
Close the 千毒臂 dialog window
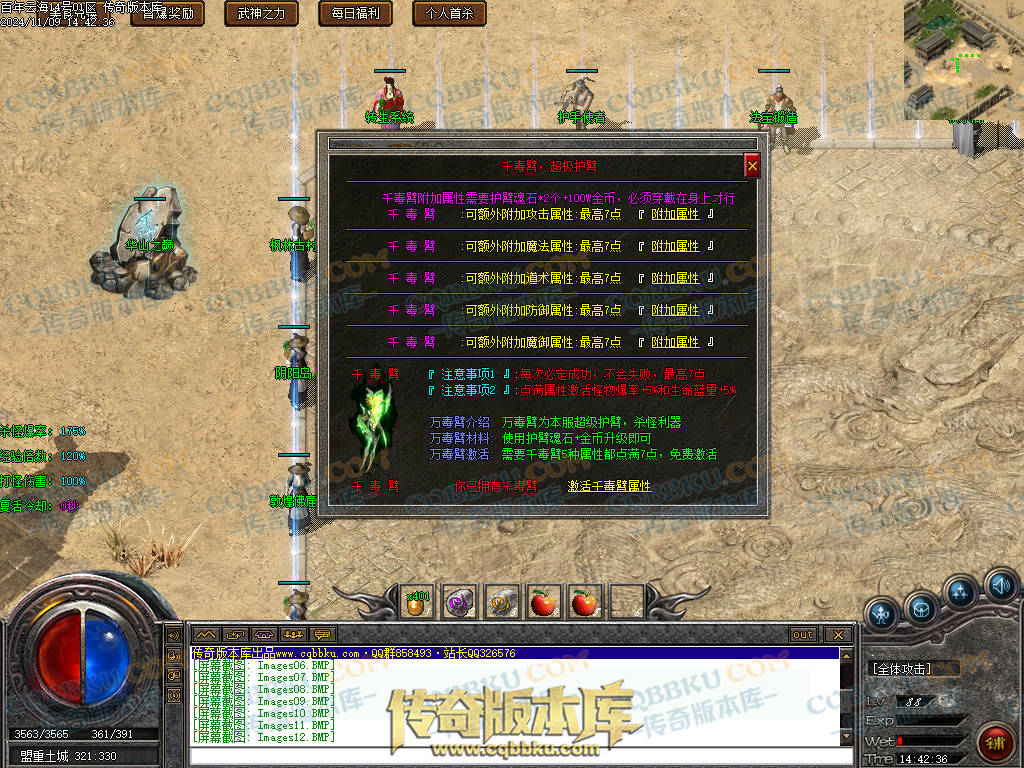click(752, 166)
